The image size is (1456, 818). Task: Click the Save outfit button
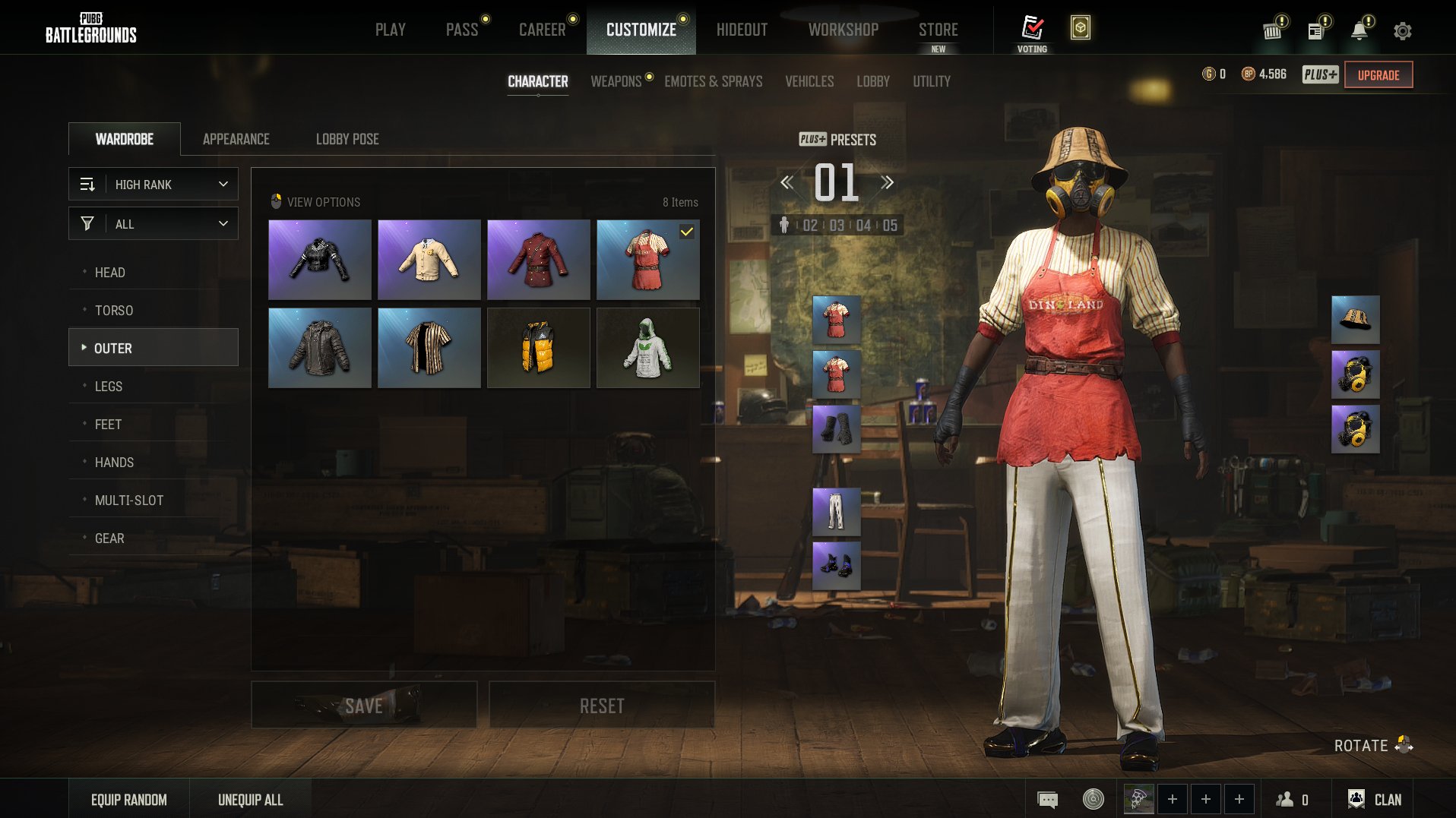click(x=364, y=706)
